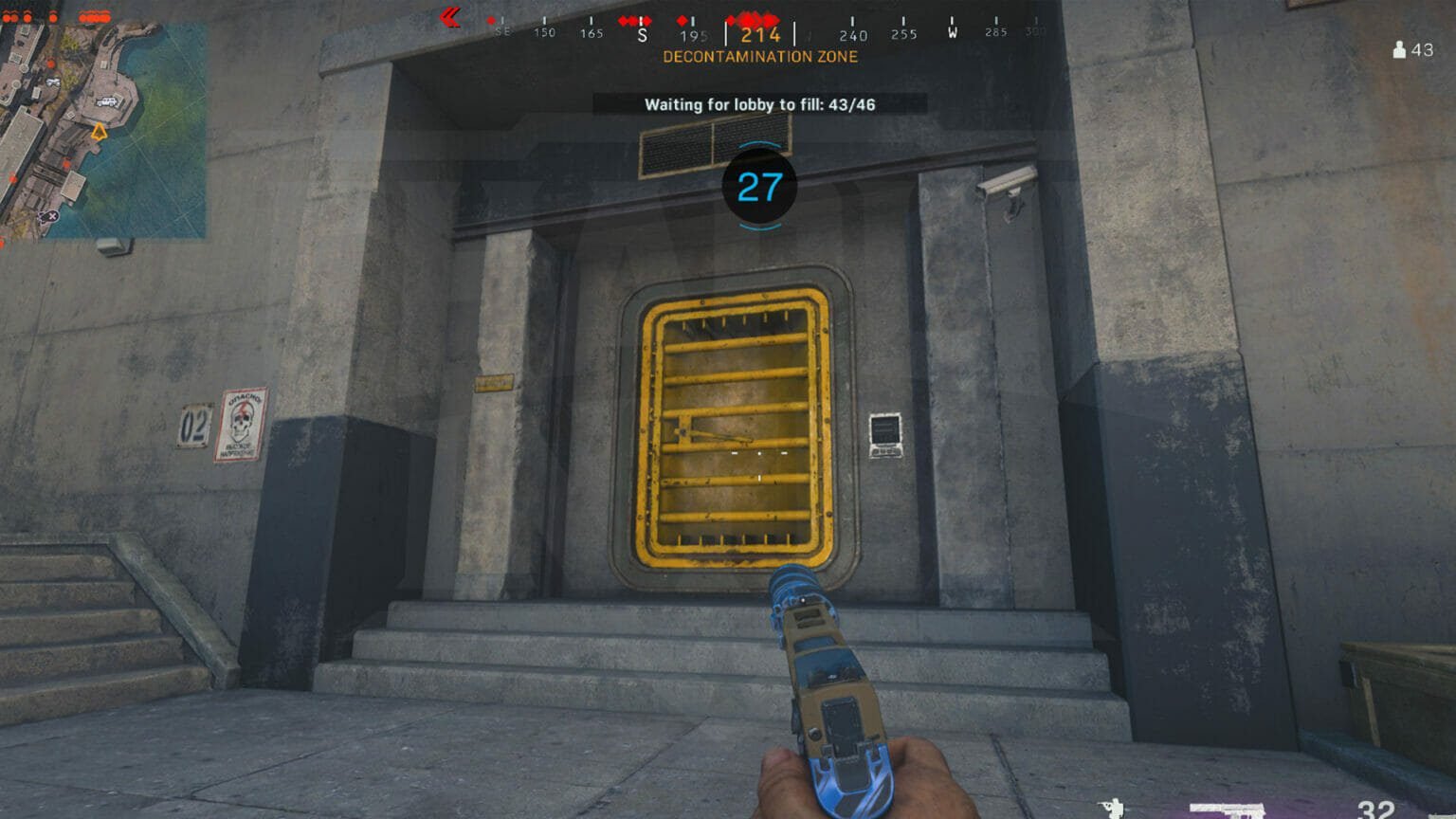
Task: Open the minimap in the corner
Action: pyautogui.click(x=102, y=130)
